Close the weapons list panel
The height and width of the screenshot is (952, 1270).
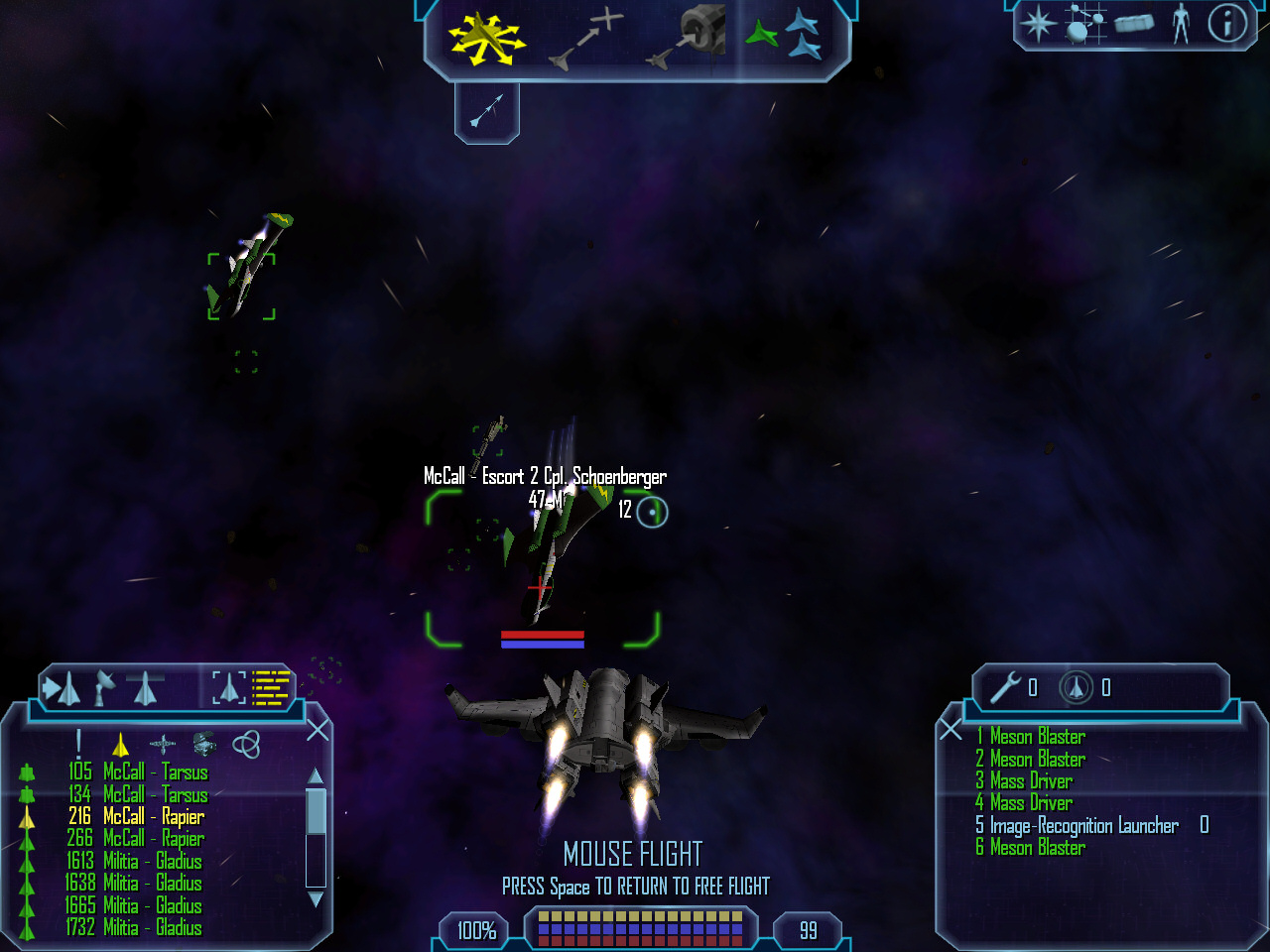(x=951, y=731)
